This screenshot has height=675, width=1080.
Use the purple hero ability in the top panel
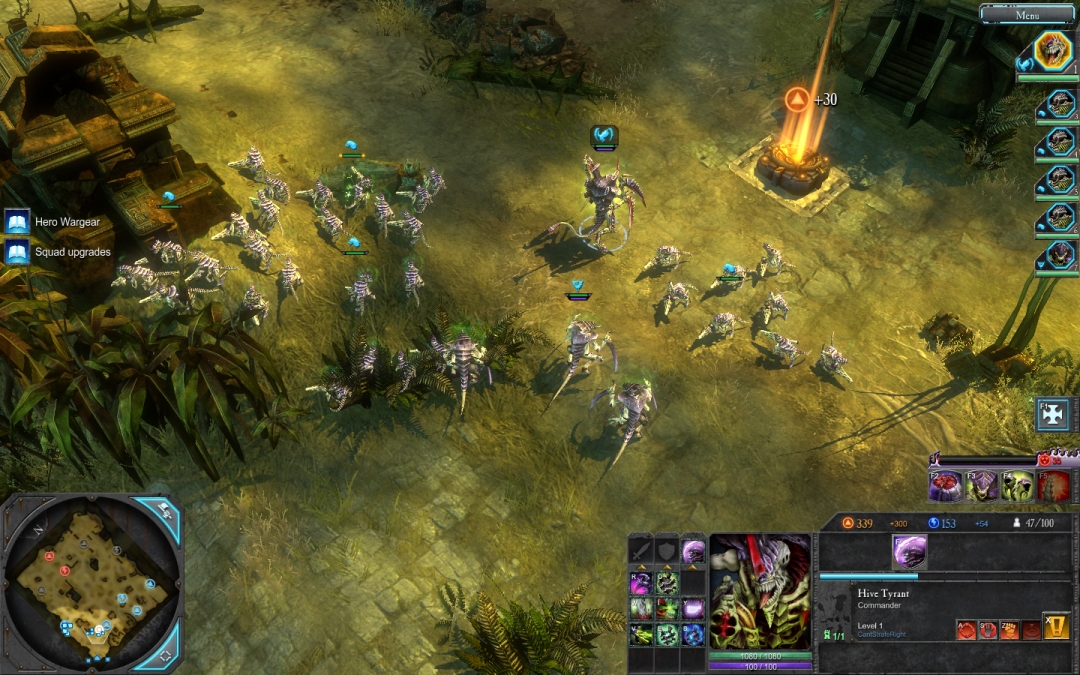(909, 551)
